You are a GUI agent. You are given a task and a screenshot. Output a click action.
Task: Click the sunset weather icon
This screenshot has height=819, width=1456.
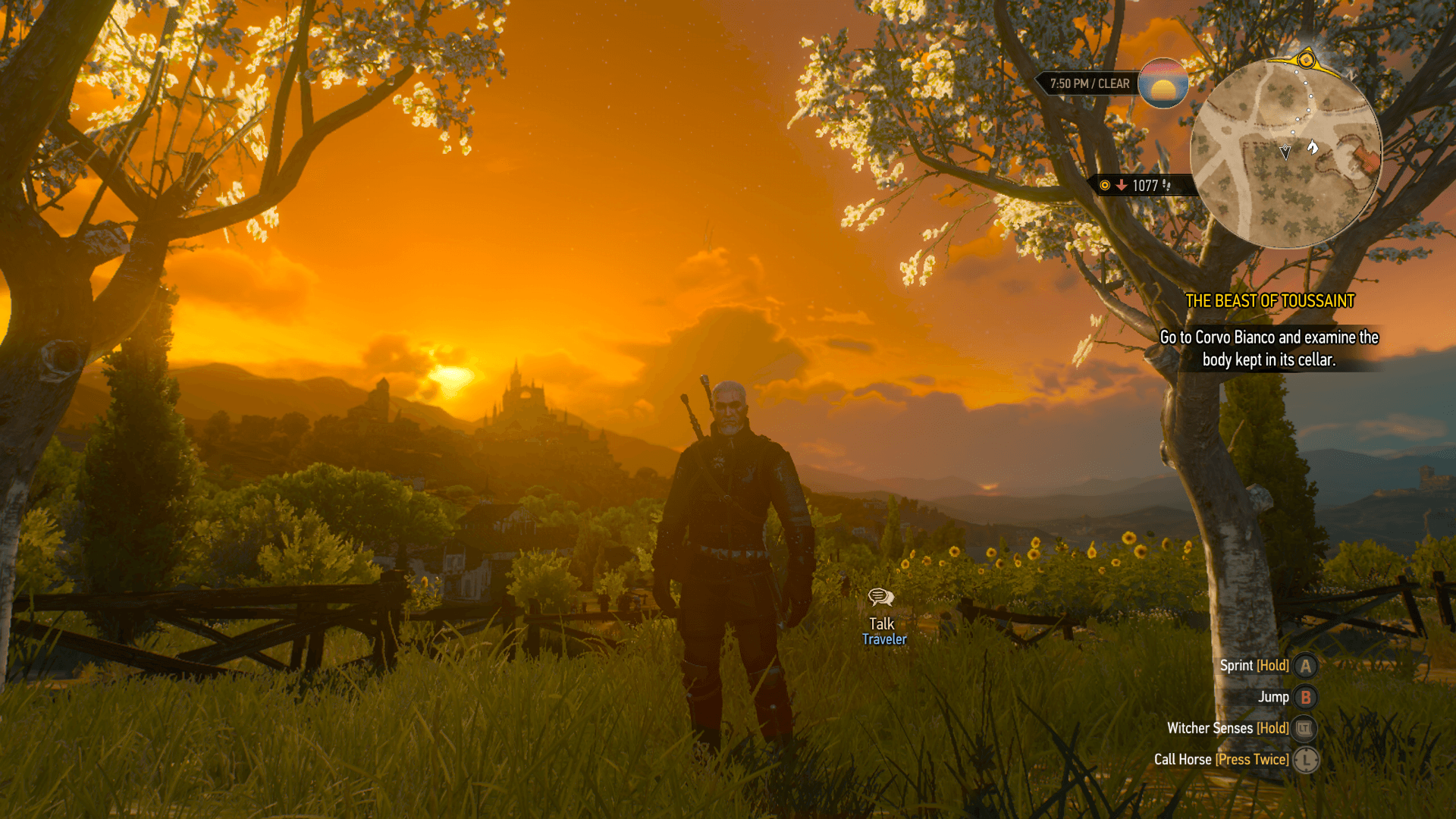tap(1163, 83)
